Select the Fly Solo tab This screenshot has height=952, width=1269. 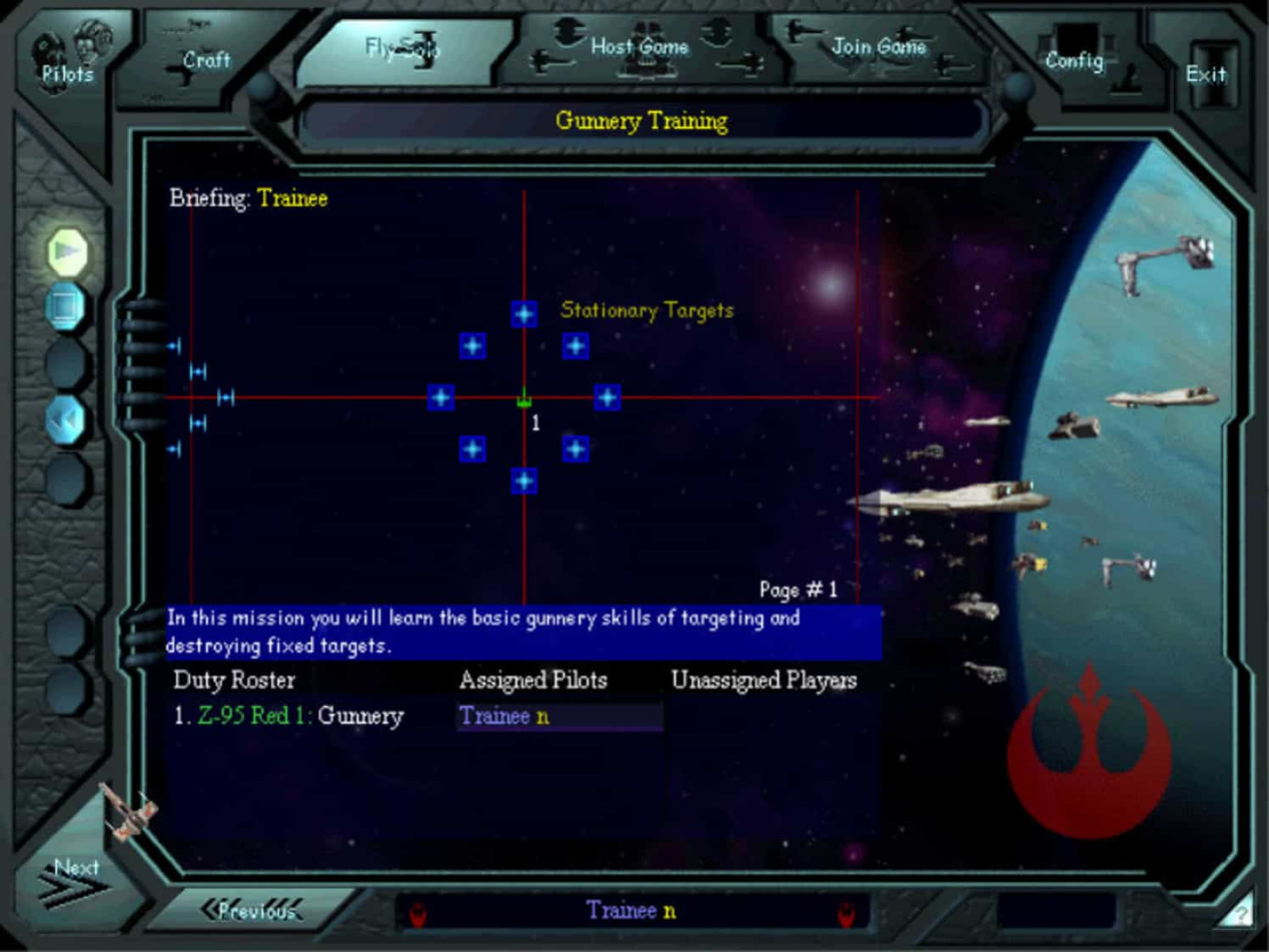point(402,48)
